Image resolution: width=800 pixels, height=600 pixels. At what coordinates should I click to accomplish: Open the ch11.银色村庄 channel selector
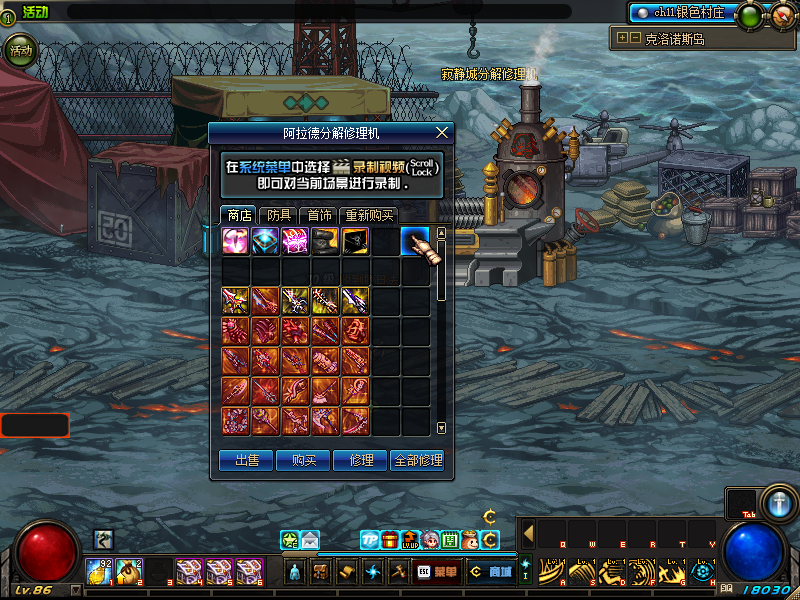click(683, 13)
